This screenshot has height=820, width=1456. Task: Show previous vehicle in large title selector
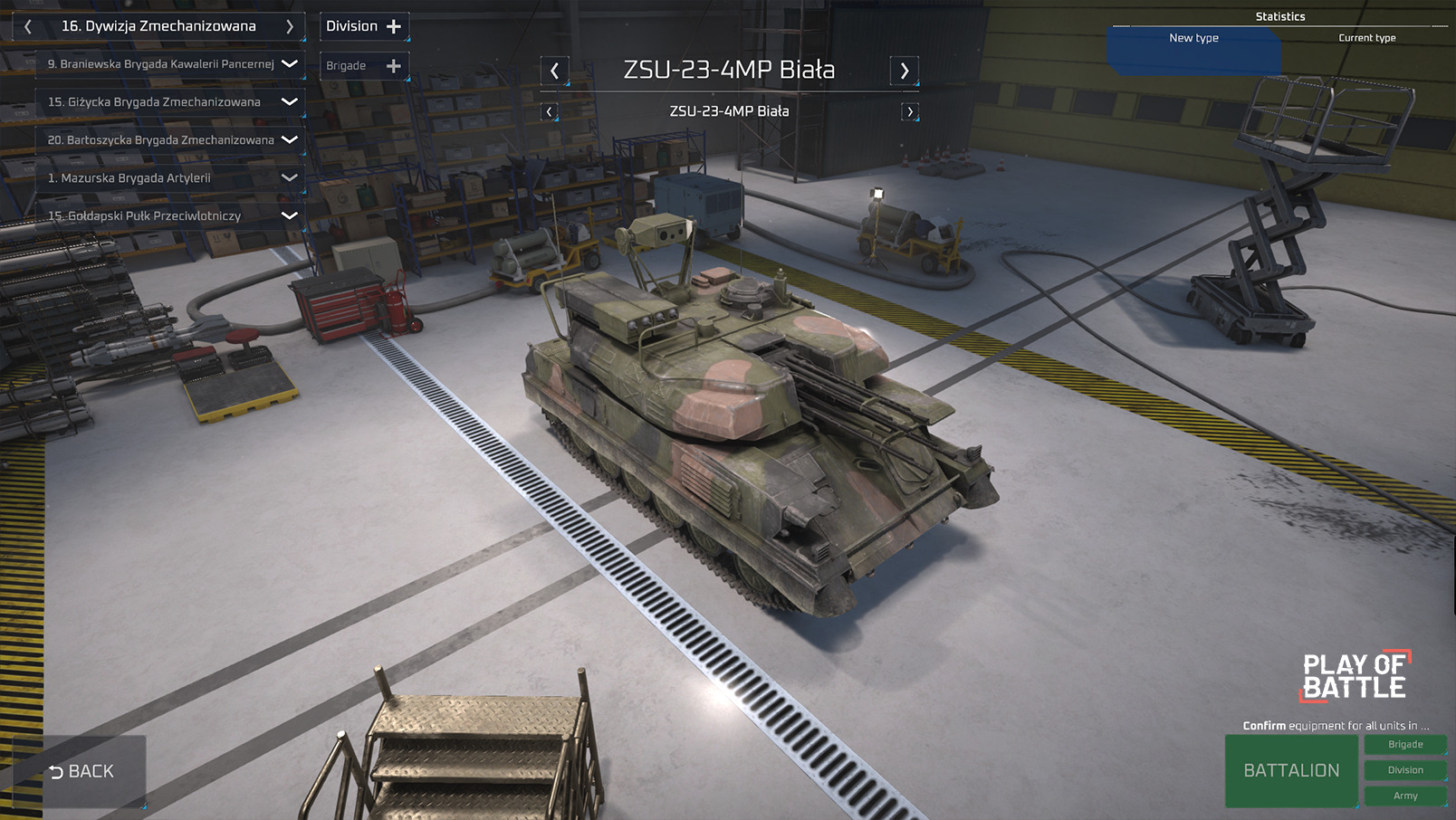(x=555, y=71)
